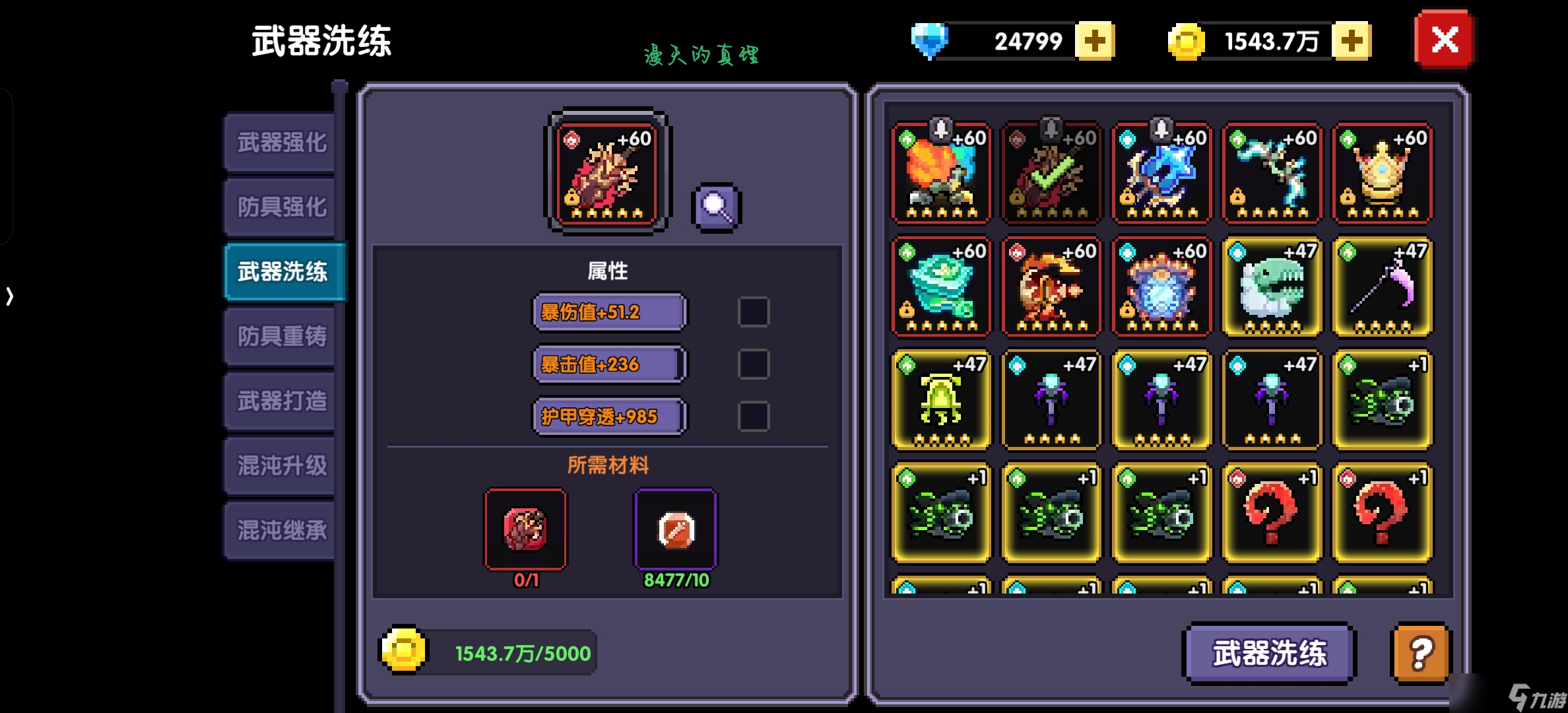Image resolution: width=1568 pixels, height=713 pixels.
Task: Pick the pink scythe +47 weapon
Action: 1383,287
